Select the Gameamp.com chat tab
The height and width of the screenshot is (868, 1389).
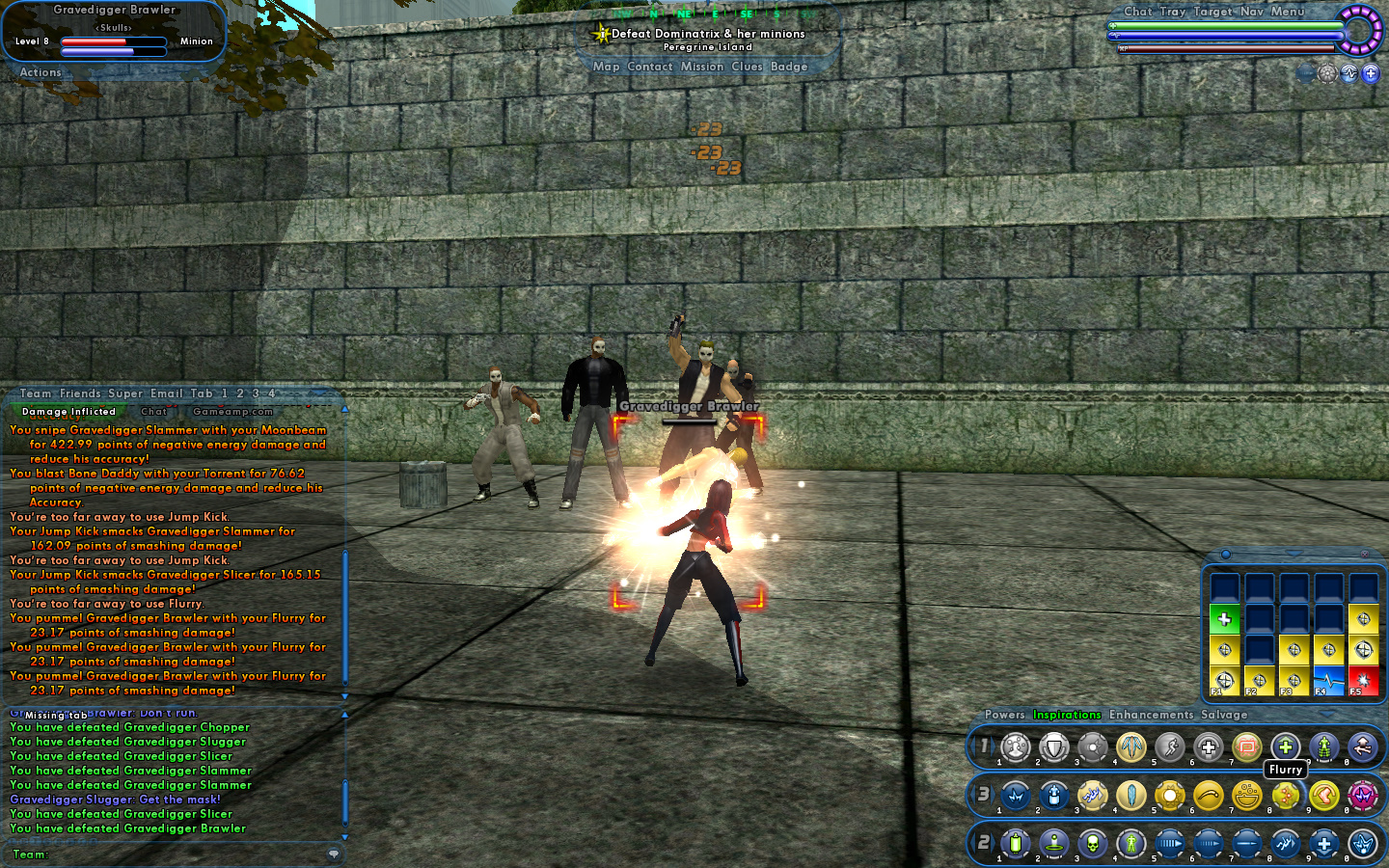pyautogui.click(x=232, y=412)
